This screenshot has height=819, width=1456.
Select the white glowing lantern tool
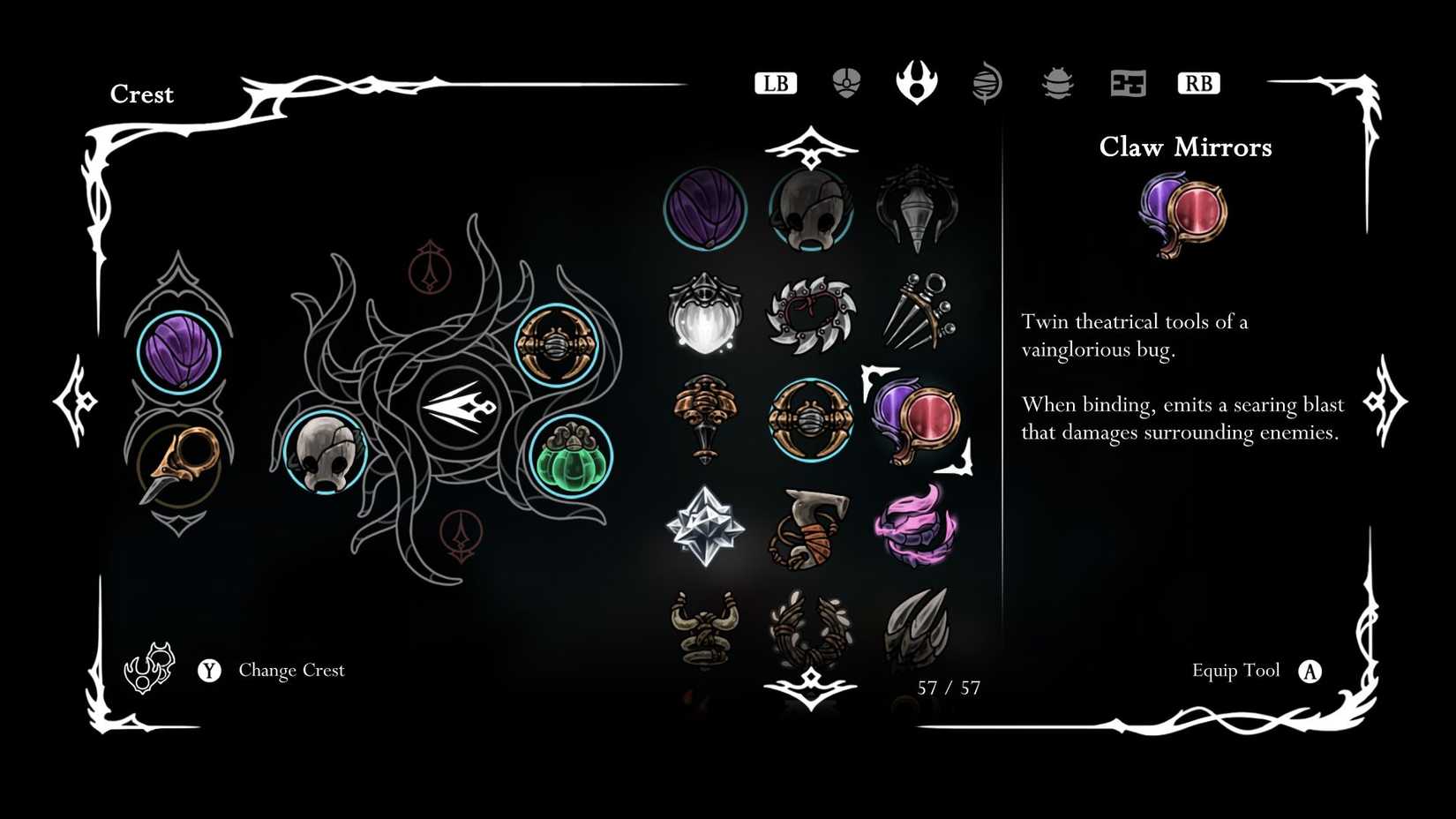coord(704,315)
